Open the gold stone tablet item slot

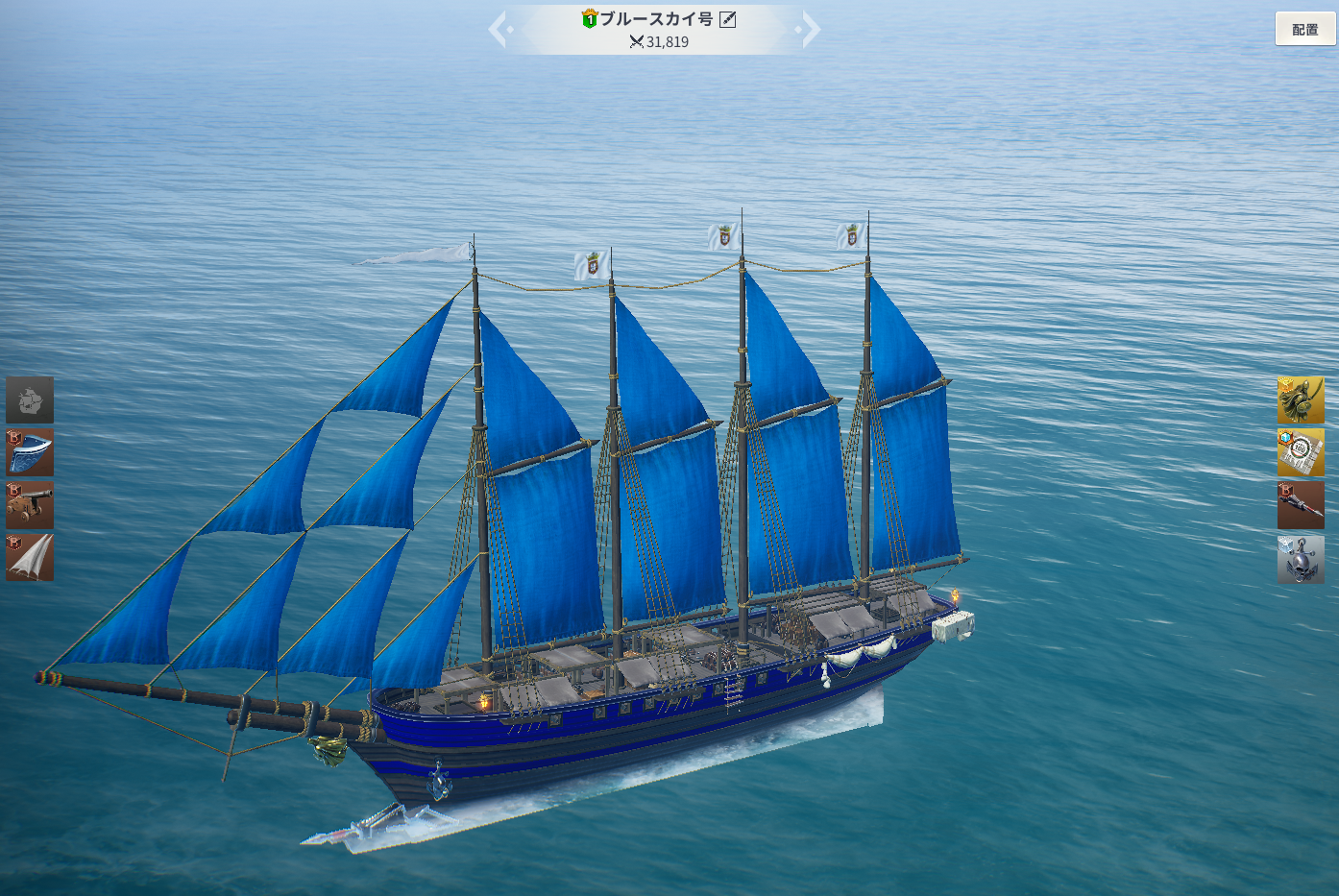click(x=1301, y=452)
